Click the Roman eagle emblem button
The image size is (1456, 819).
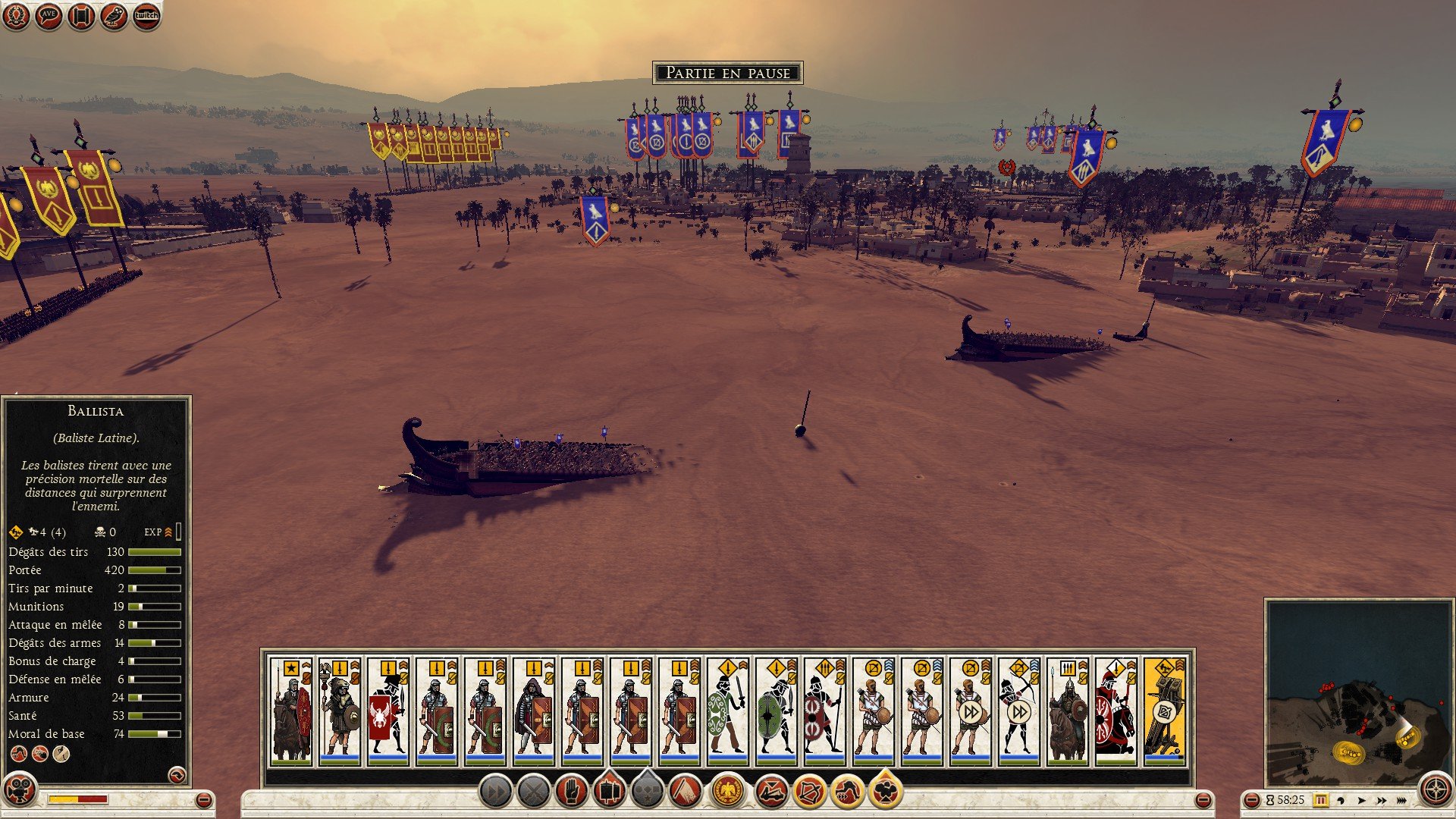coord(728,792)
